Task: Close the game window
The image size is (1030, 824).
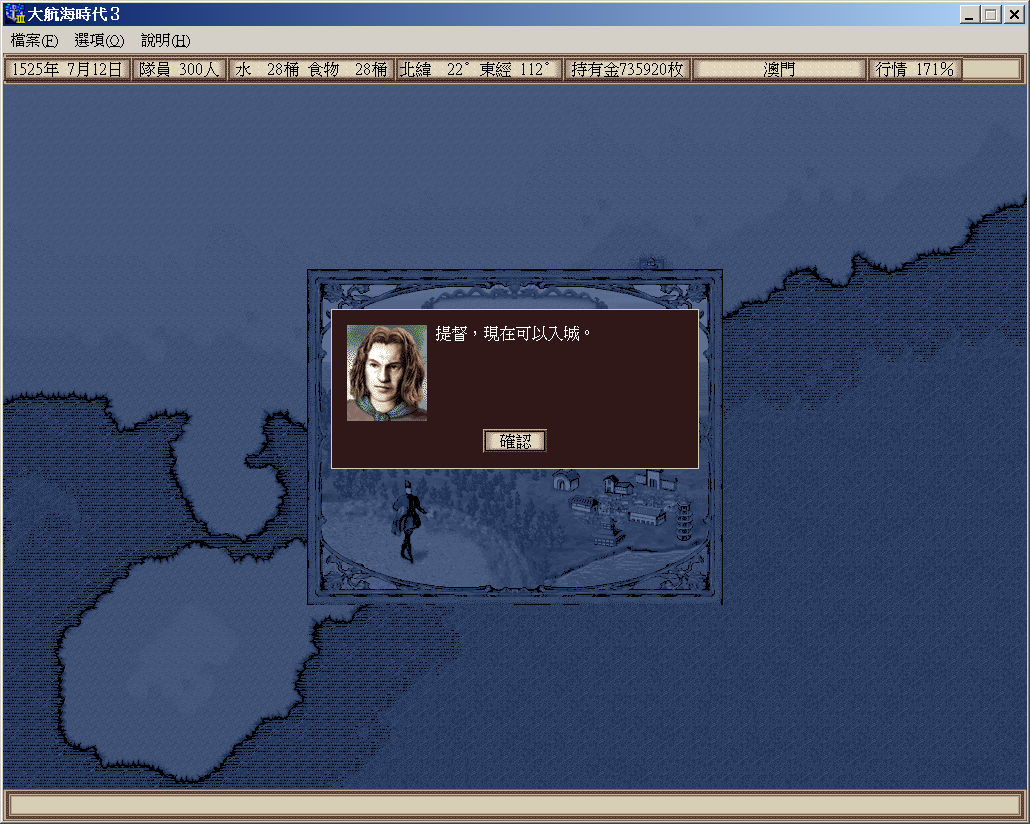Action: [x=1013, y=15]
